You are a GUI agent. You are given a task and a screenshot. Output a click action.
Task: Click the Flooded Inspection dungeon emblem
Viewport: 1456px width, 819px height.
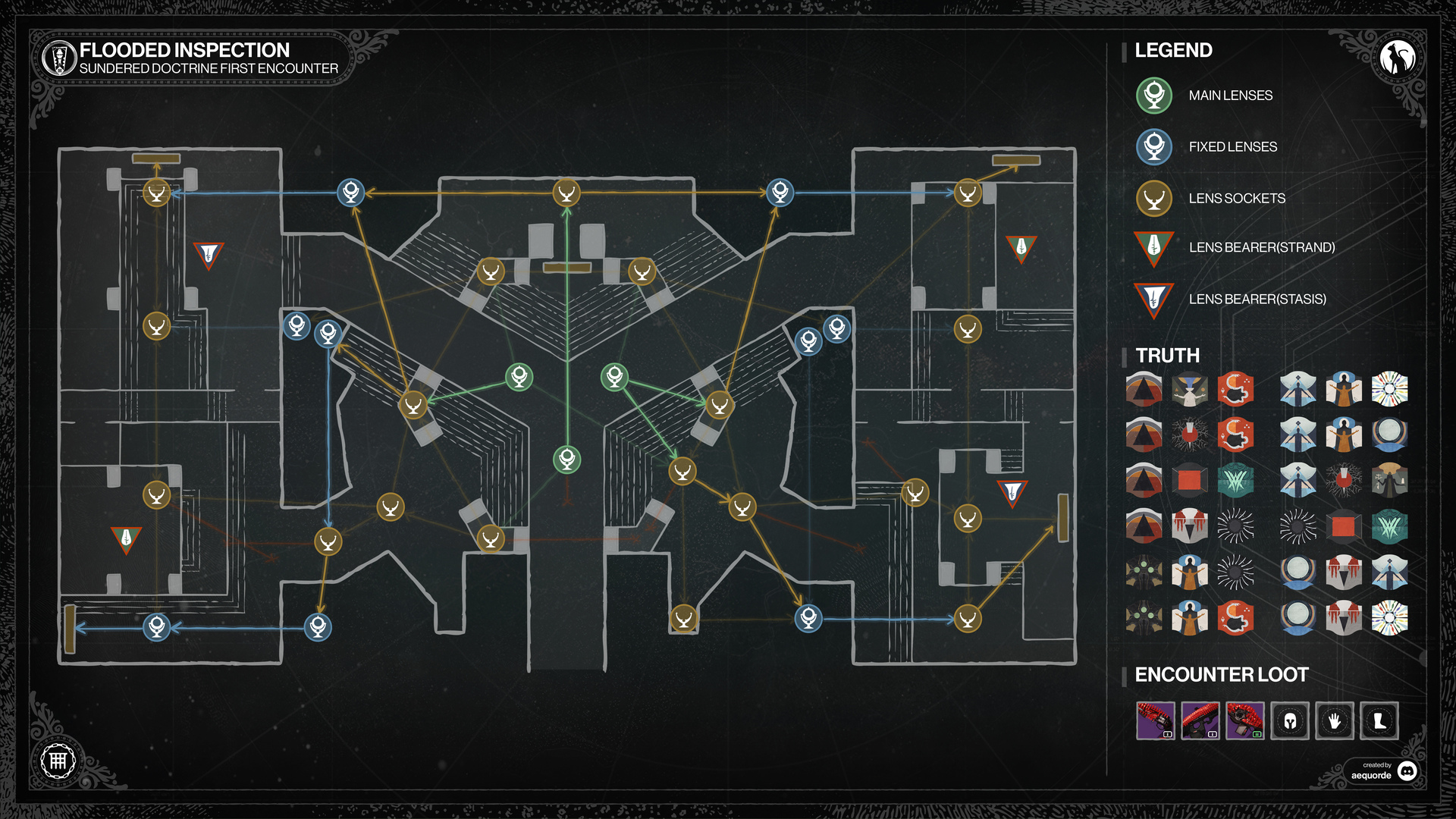click(x=58, y=58)
